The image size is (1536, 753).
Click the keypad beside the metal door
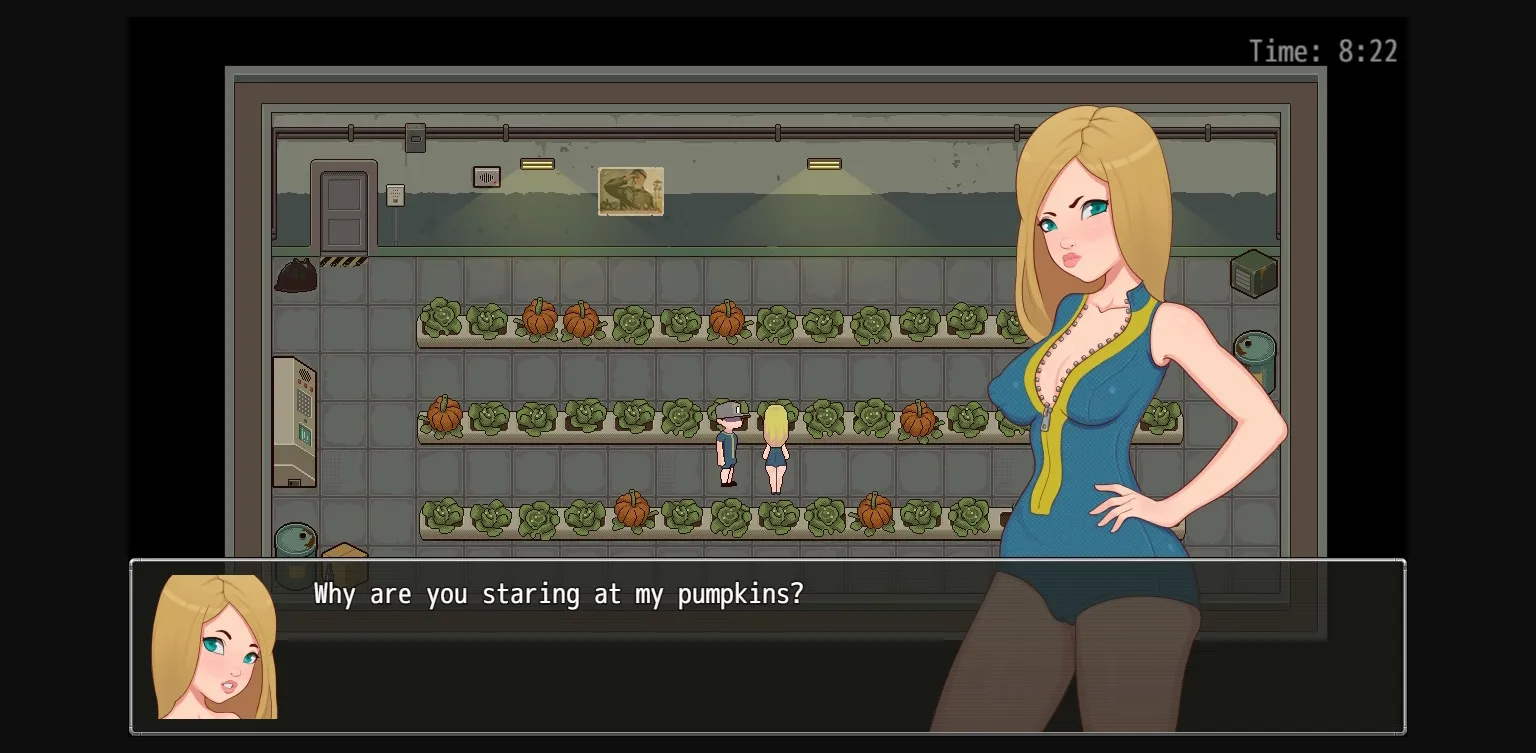click(394, 196)
